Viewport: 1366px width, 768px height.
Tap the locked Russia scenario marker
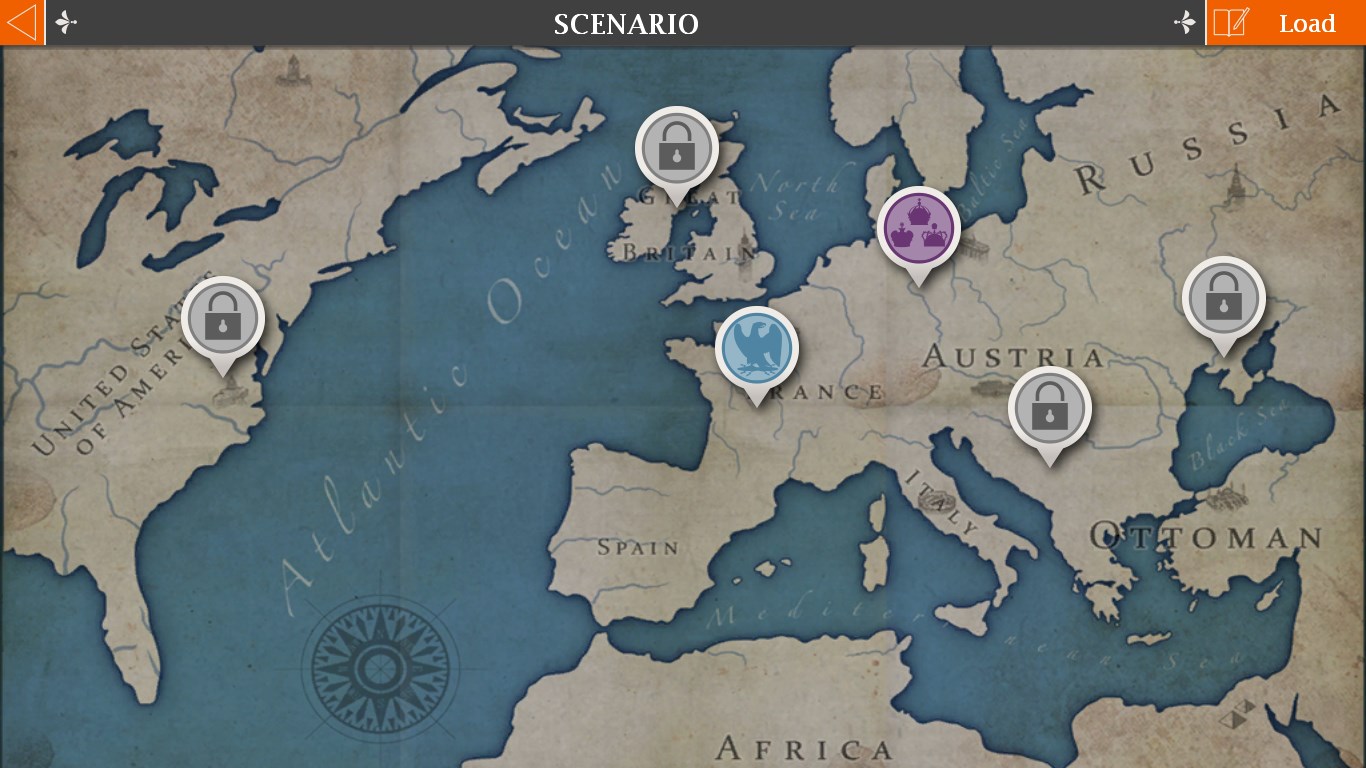[1223, 299]
